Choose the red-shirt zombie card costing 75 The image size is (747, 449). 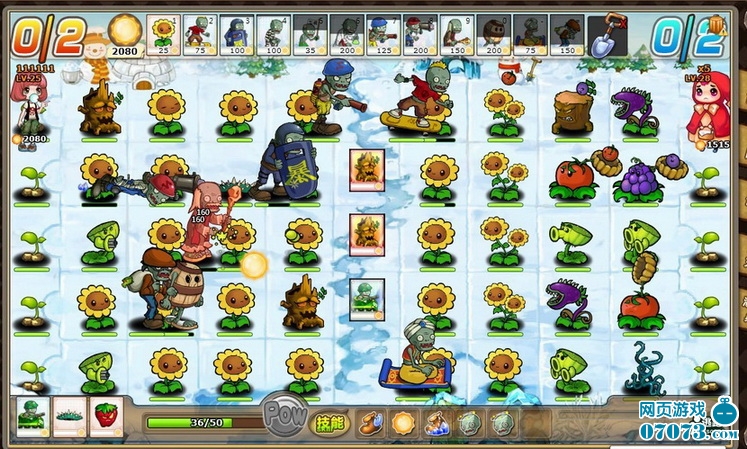pyautogui.click(x=199, y=35)
